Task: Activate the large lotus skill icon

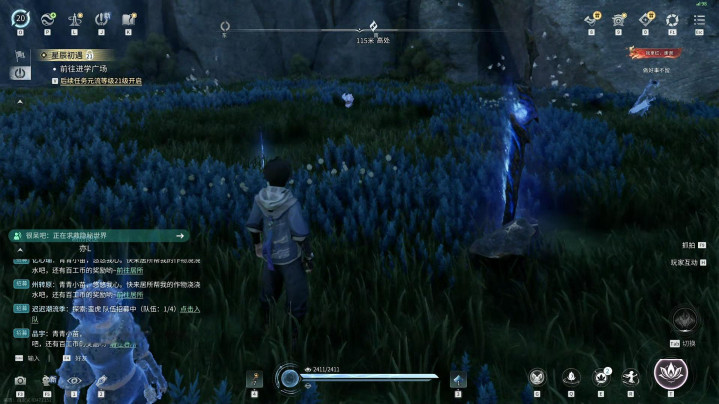Action: pos(670,373)
